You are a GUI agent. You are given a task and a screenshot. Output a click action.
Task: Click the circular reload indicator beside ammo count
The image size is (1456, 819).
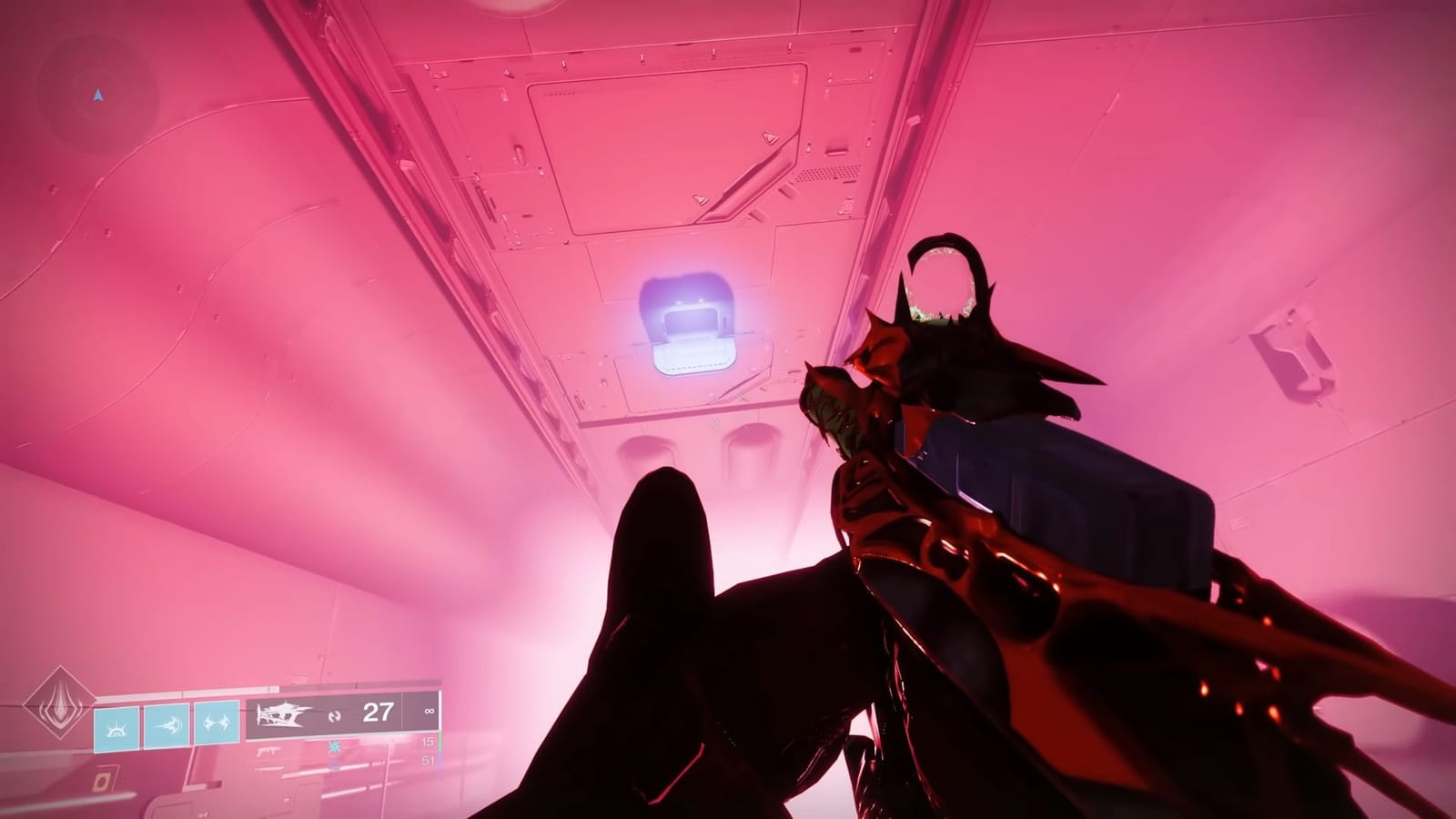click(335, 716)
